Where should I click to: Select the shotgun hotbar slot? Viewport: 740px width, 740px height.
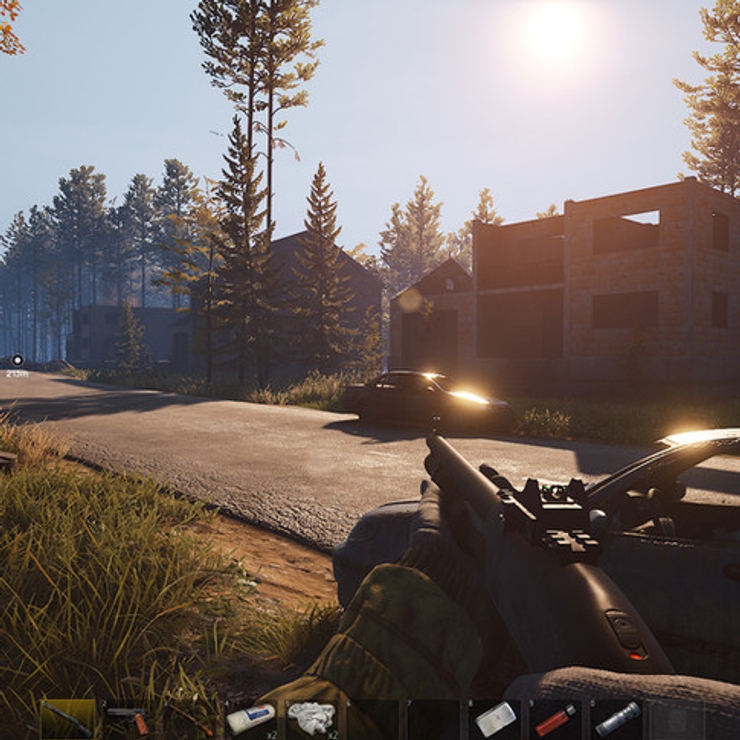pyautogui.click(x=67, y=718)
